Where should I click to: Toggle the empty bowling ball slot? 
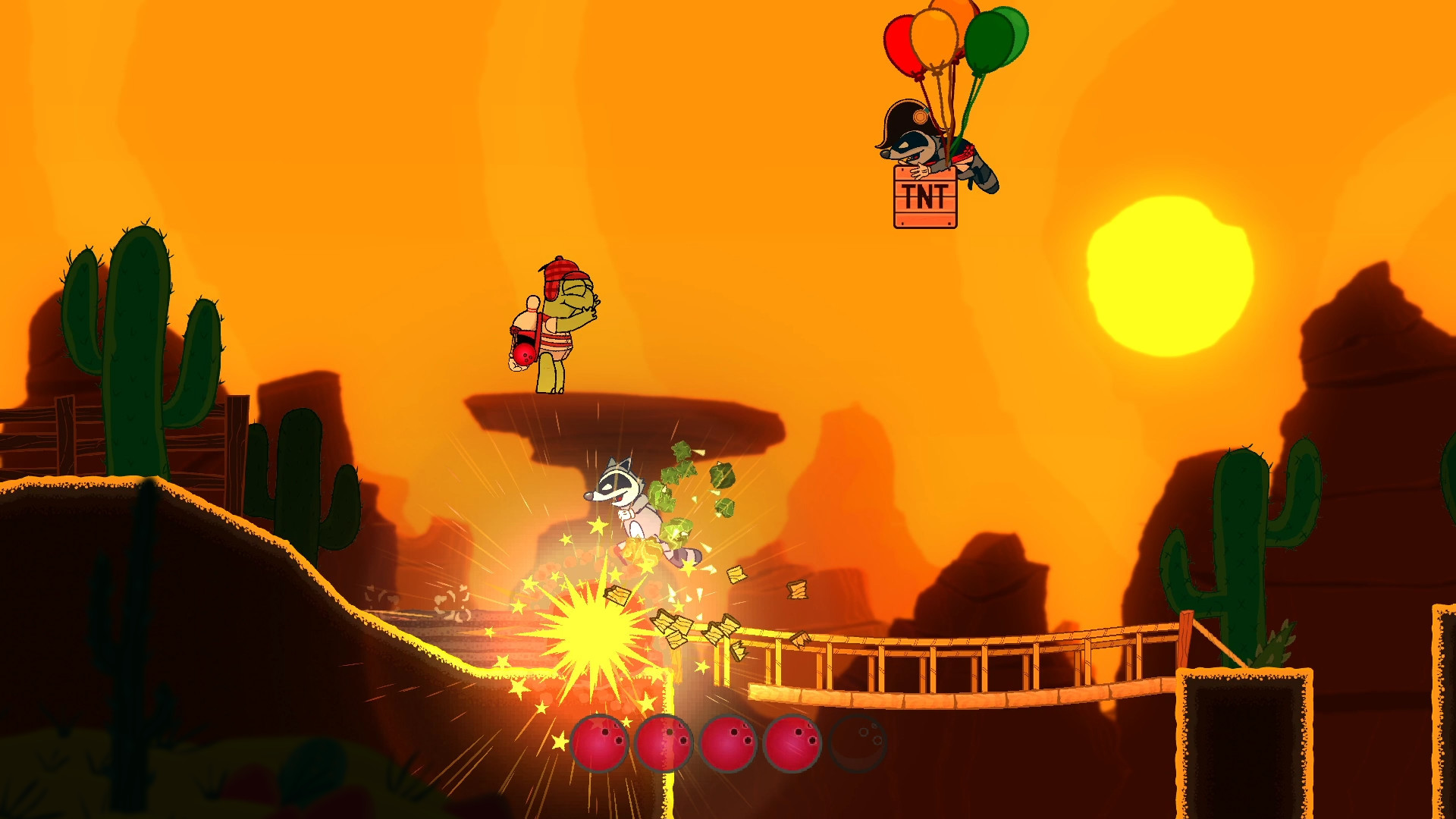coord(857,744)
